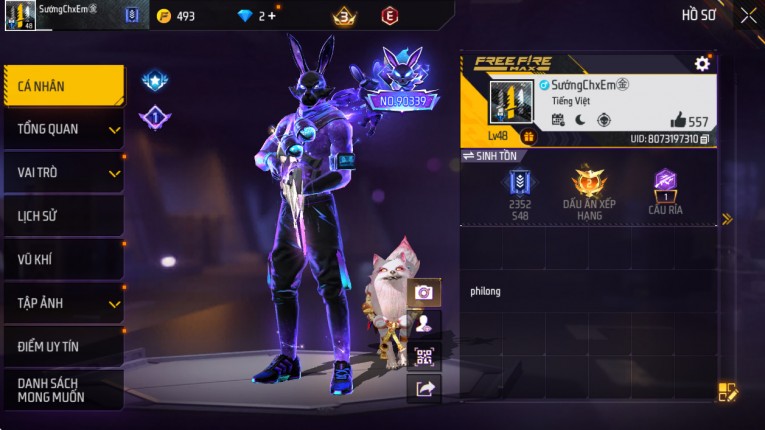Open the Vũ Khí tab
The image size is (765, 430).
click(63, 259)
